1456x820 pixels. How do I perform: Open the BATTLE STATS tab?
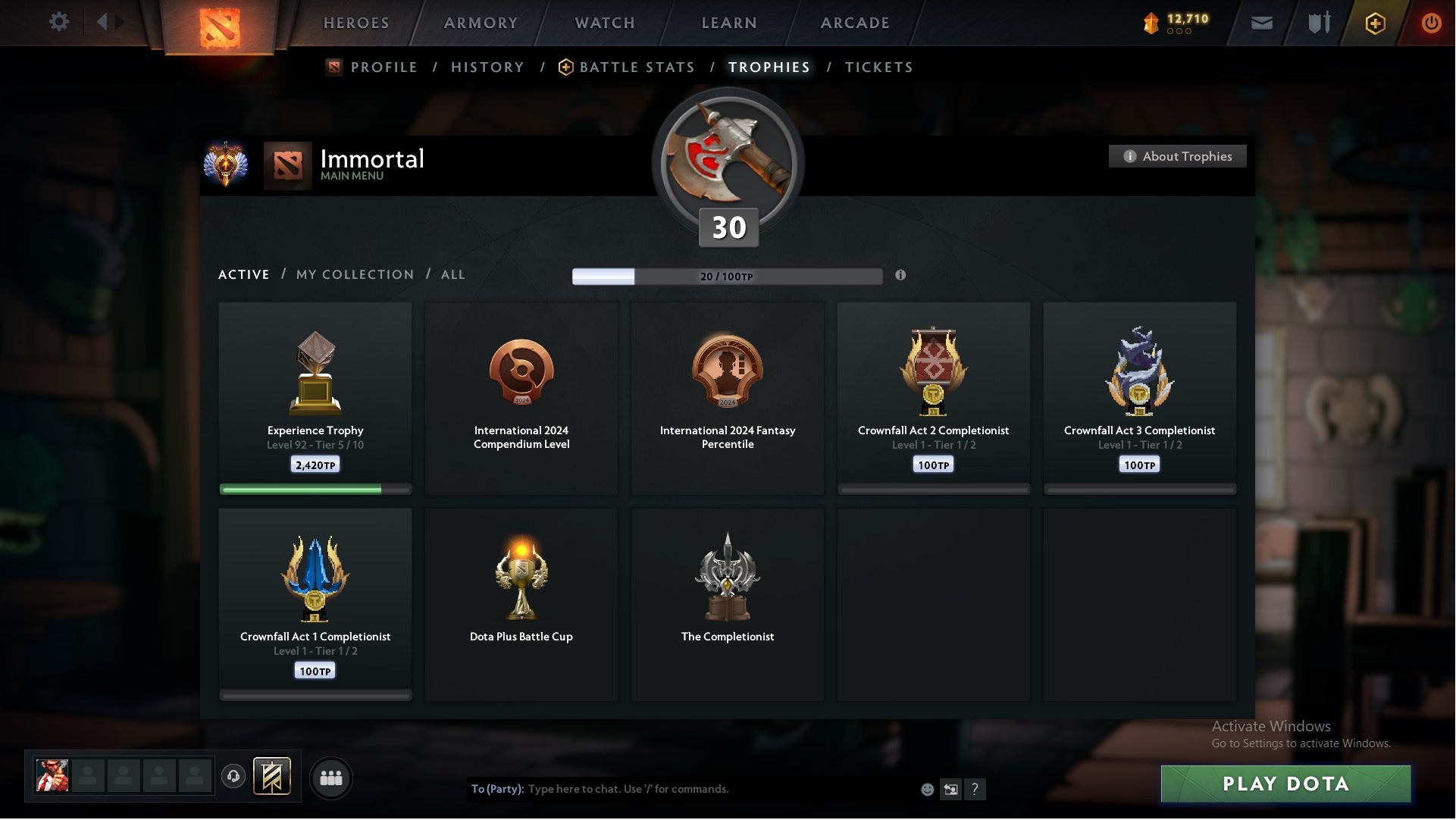(x=637, y=67)
